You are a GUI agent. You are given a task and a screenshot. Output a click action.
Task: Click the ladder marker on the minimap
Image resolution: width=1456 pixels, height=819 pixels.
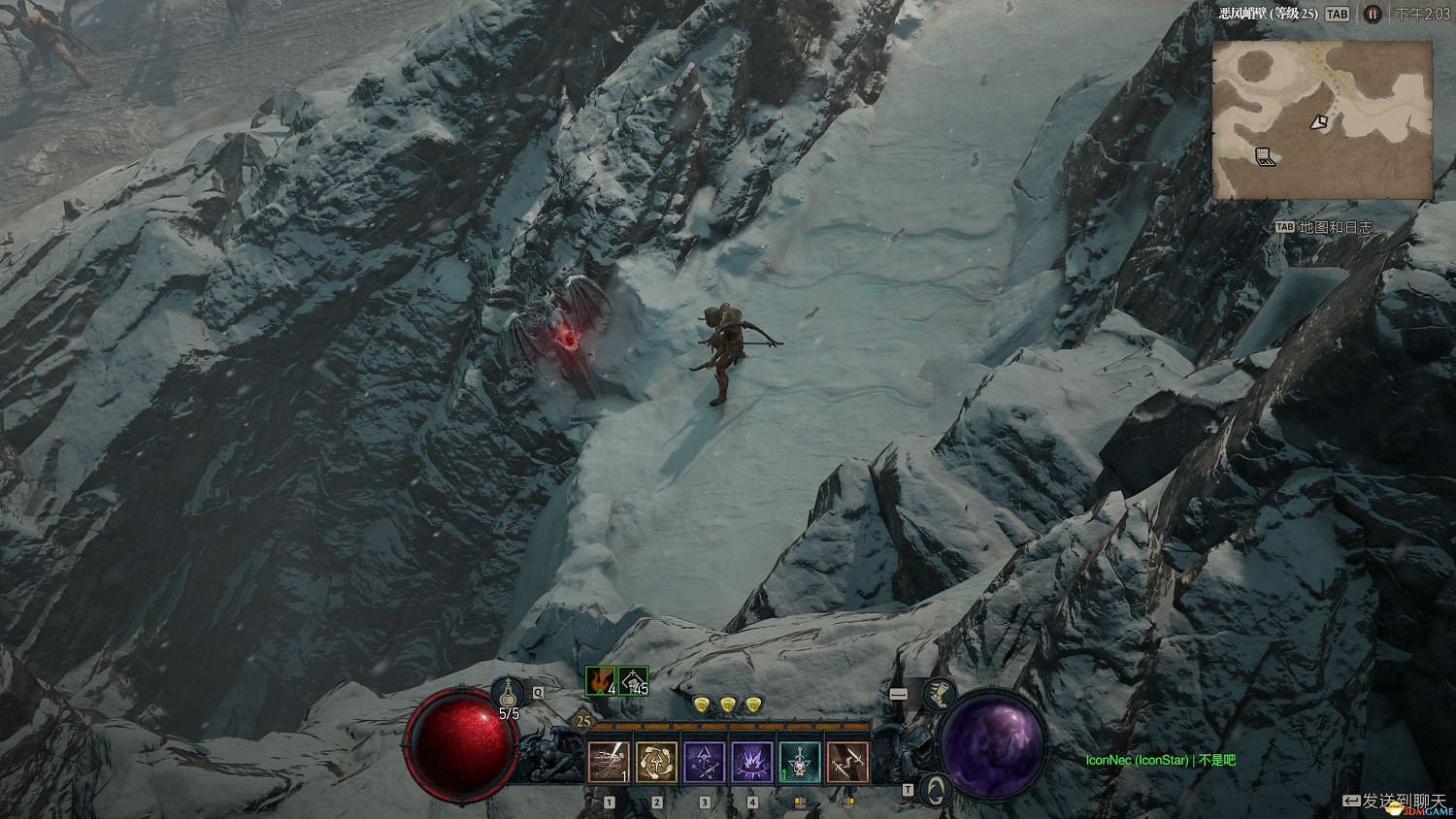tap(1265, 156)
